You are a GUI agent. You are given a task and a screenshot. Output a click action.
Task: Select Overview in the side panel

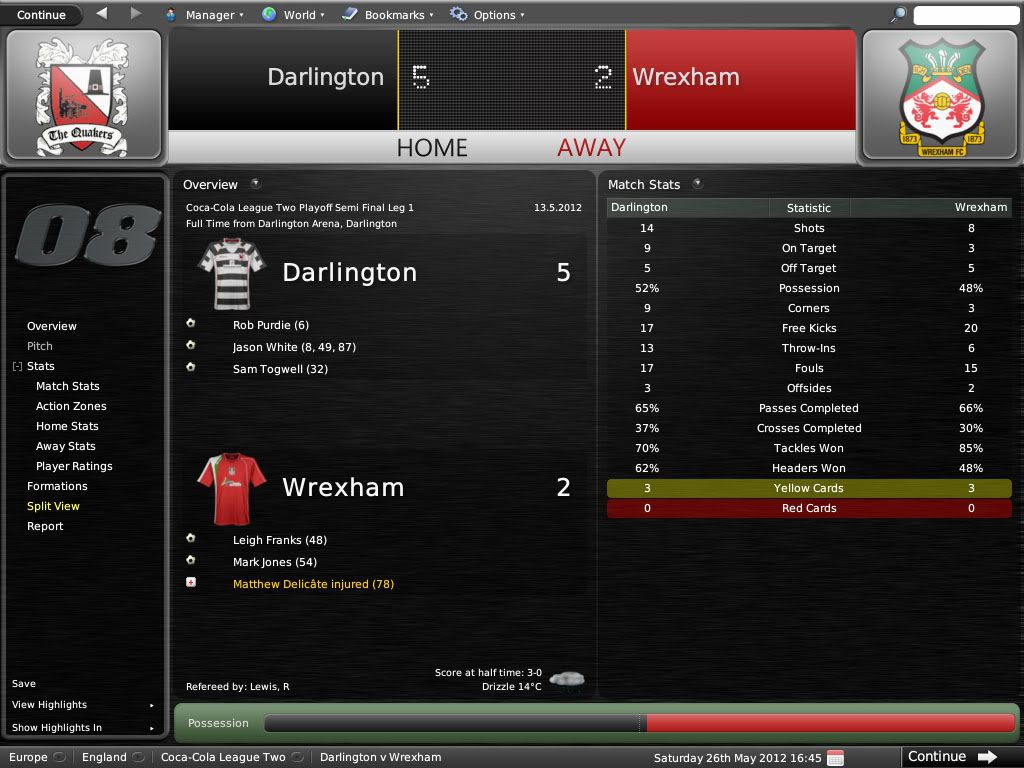coord(52,326)
